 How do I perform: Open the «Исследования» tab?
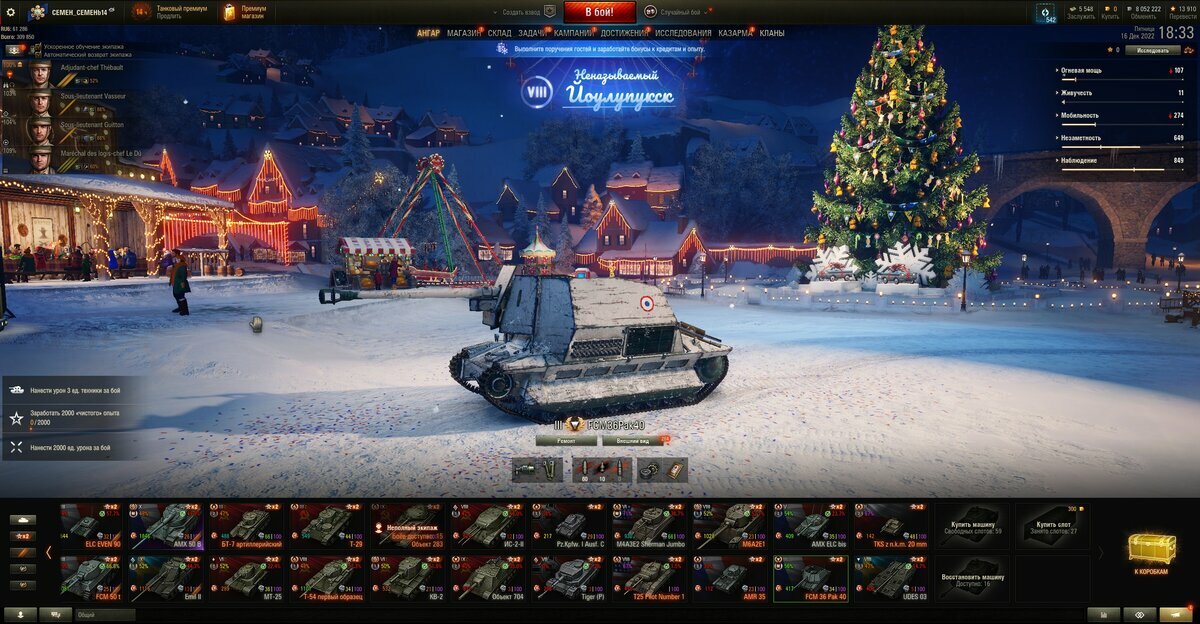(684, 33)
